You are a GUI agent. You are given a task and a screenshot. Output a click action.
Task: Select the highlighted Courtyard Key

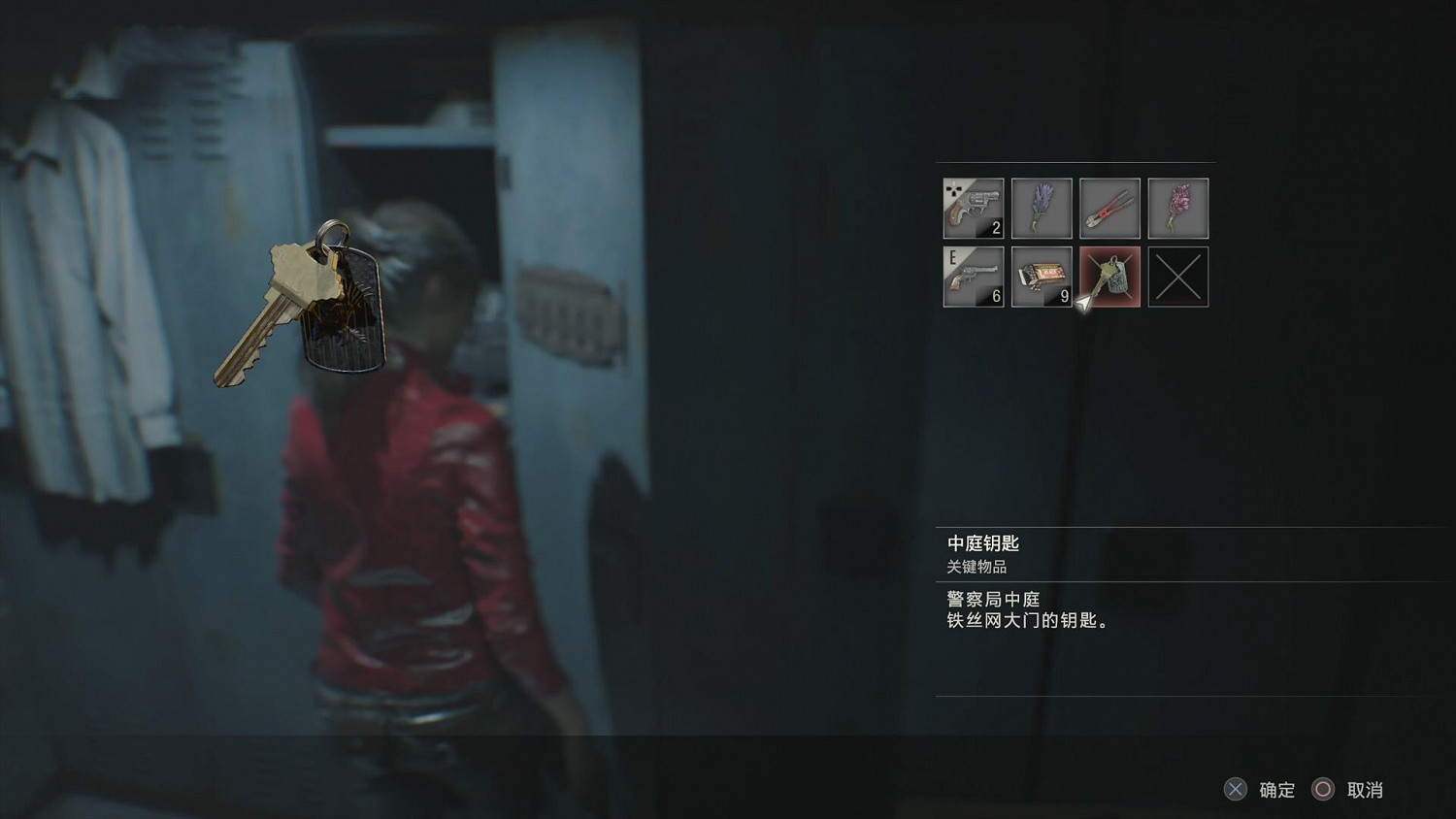pos(1109,276)
